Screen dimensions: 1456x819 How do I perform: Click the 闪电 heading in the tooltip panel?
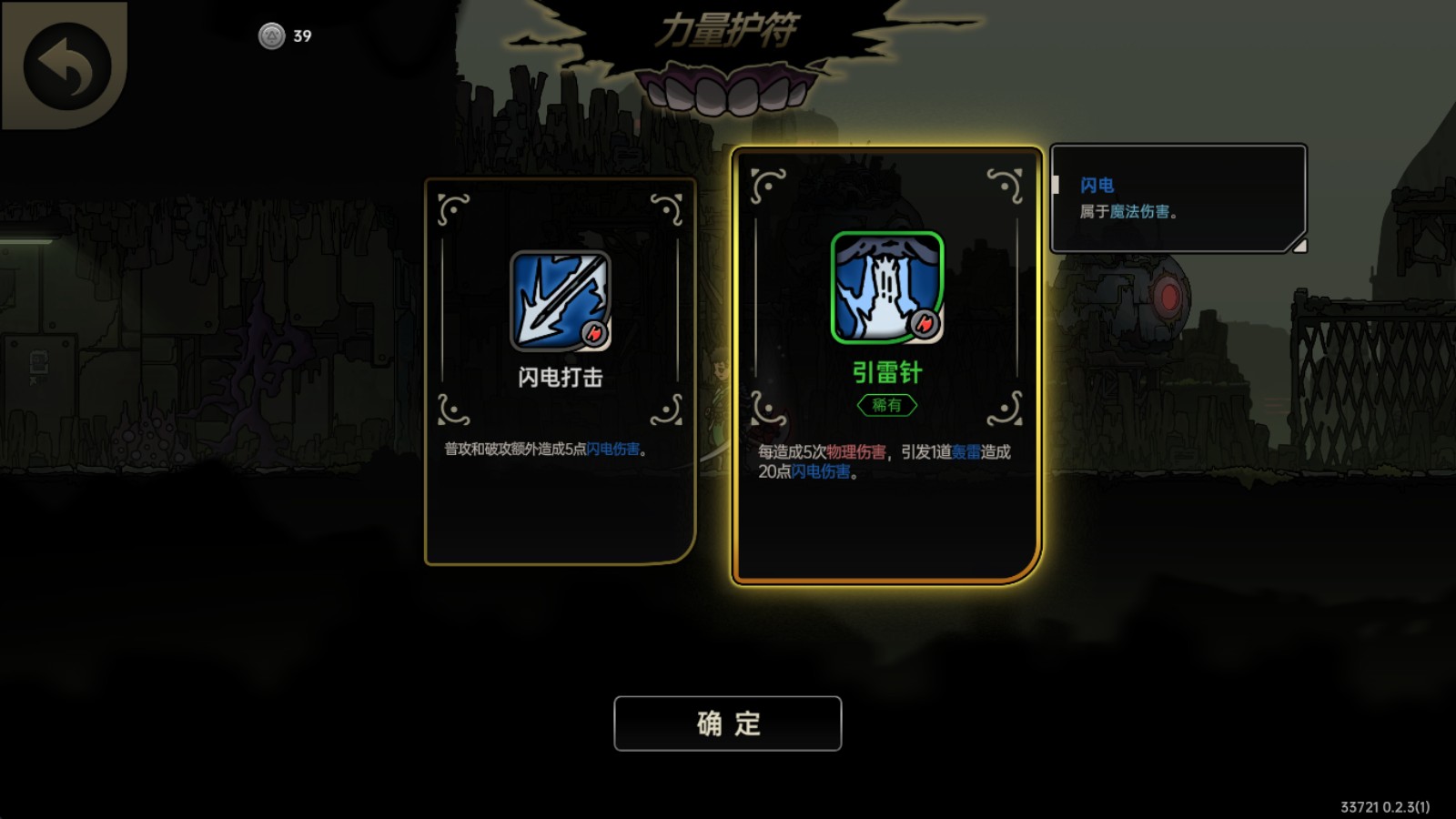(x=1098, y=185)
